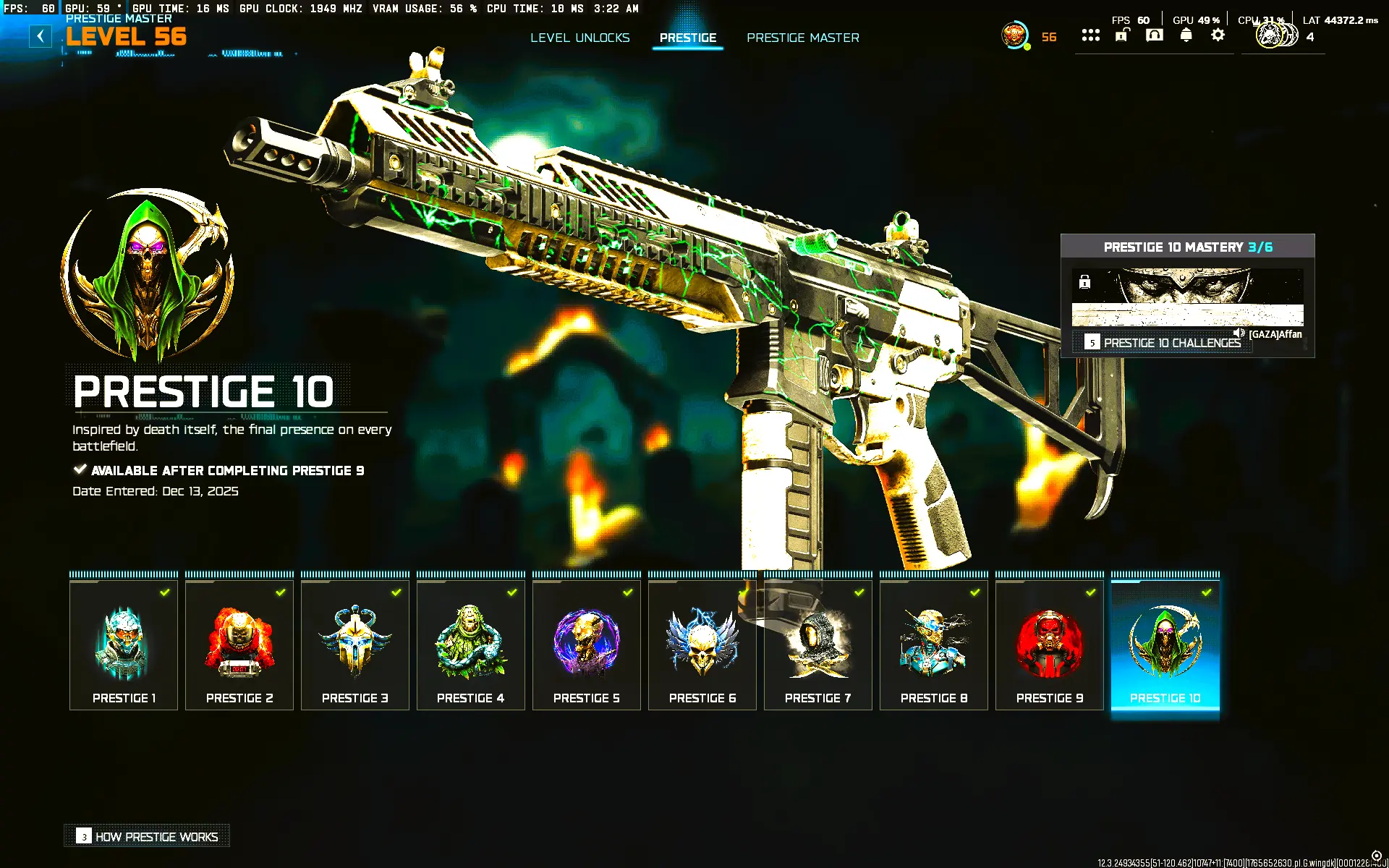Screen dimensions: 1389x868
Task: Switch to the Level Unlocks tab
Action: click(x=580, y=38)
